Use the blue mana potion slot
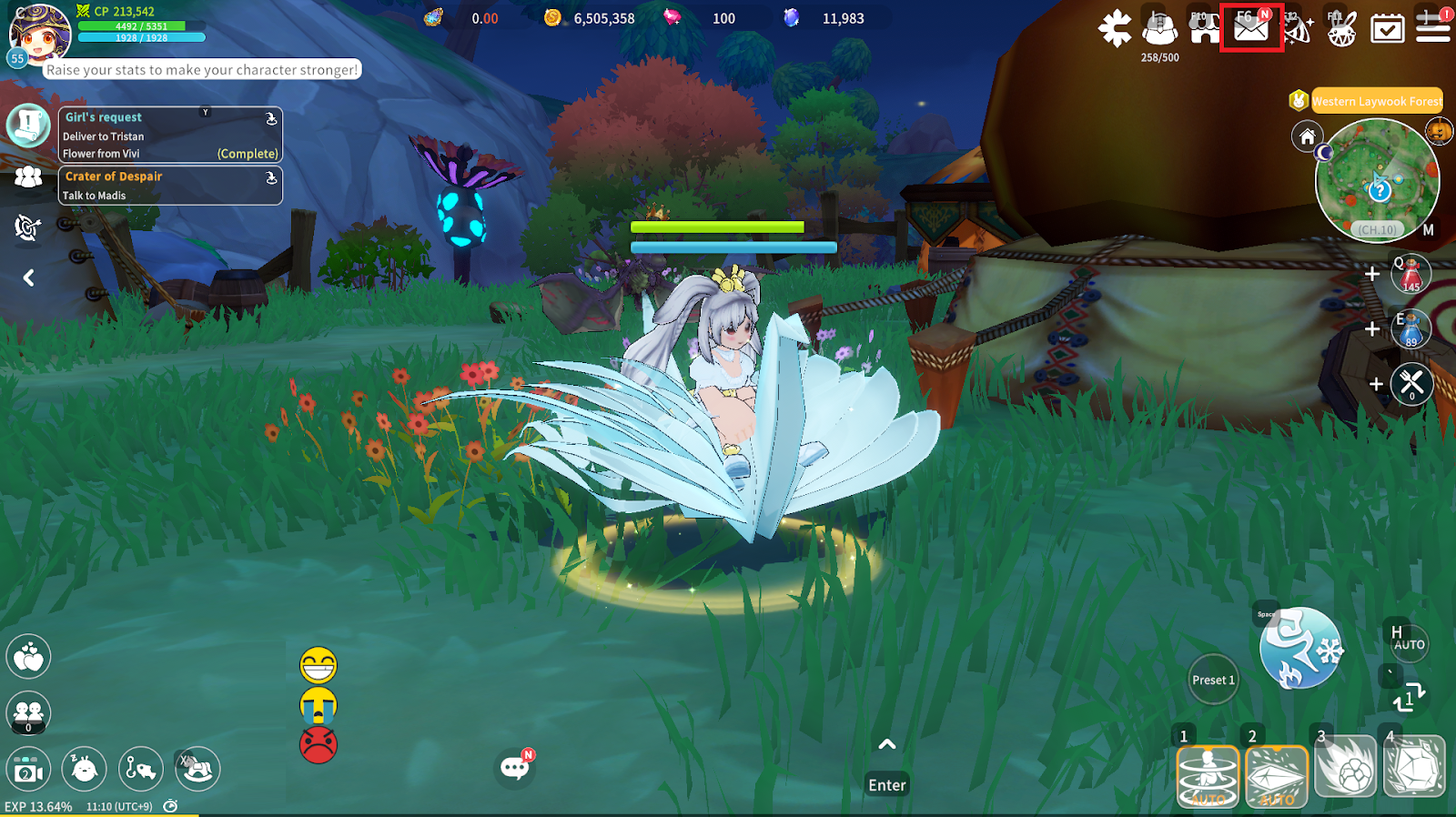Viewport: 1456px width, 817px height. (x=1410, y=329)
